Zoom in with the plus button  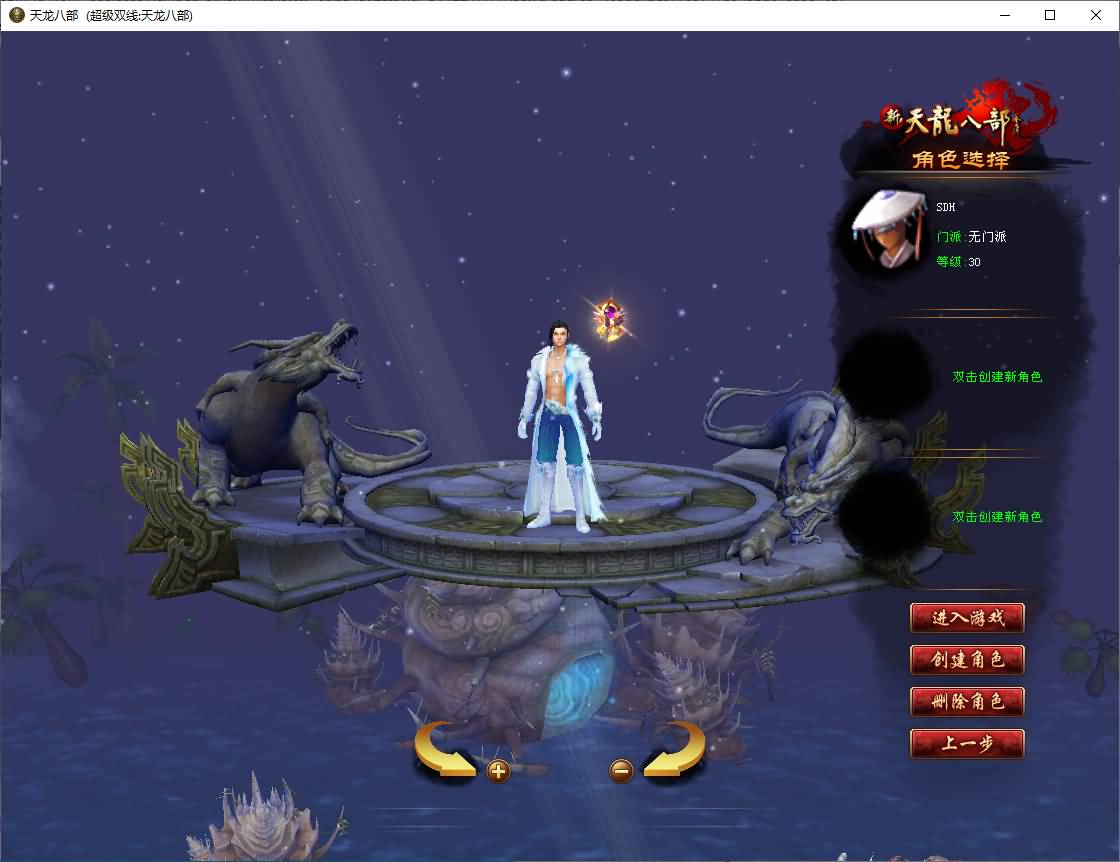[x=498, y=771]
